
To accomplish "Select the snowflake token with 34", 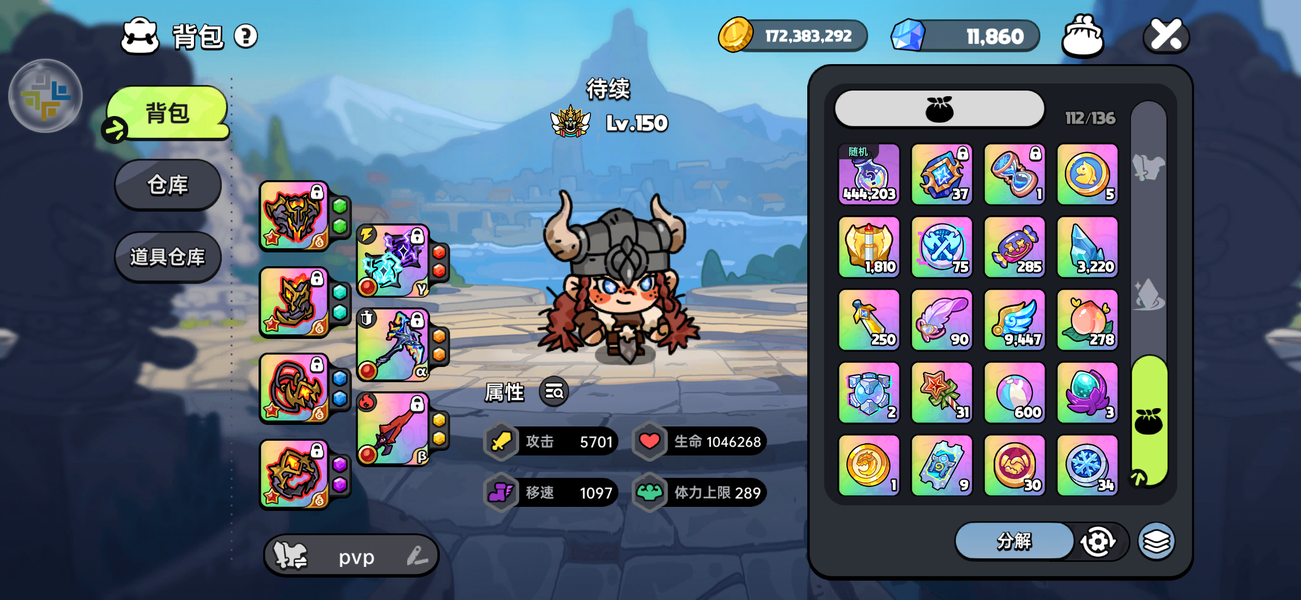I will point(1087,465).
